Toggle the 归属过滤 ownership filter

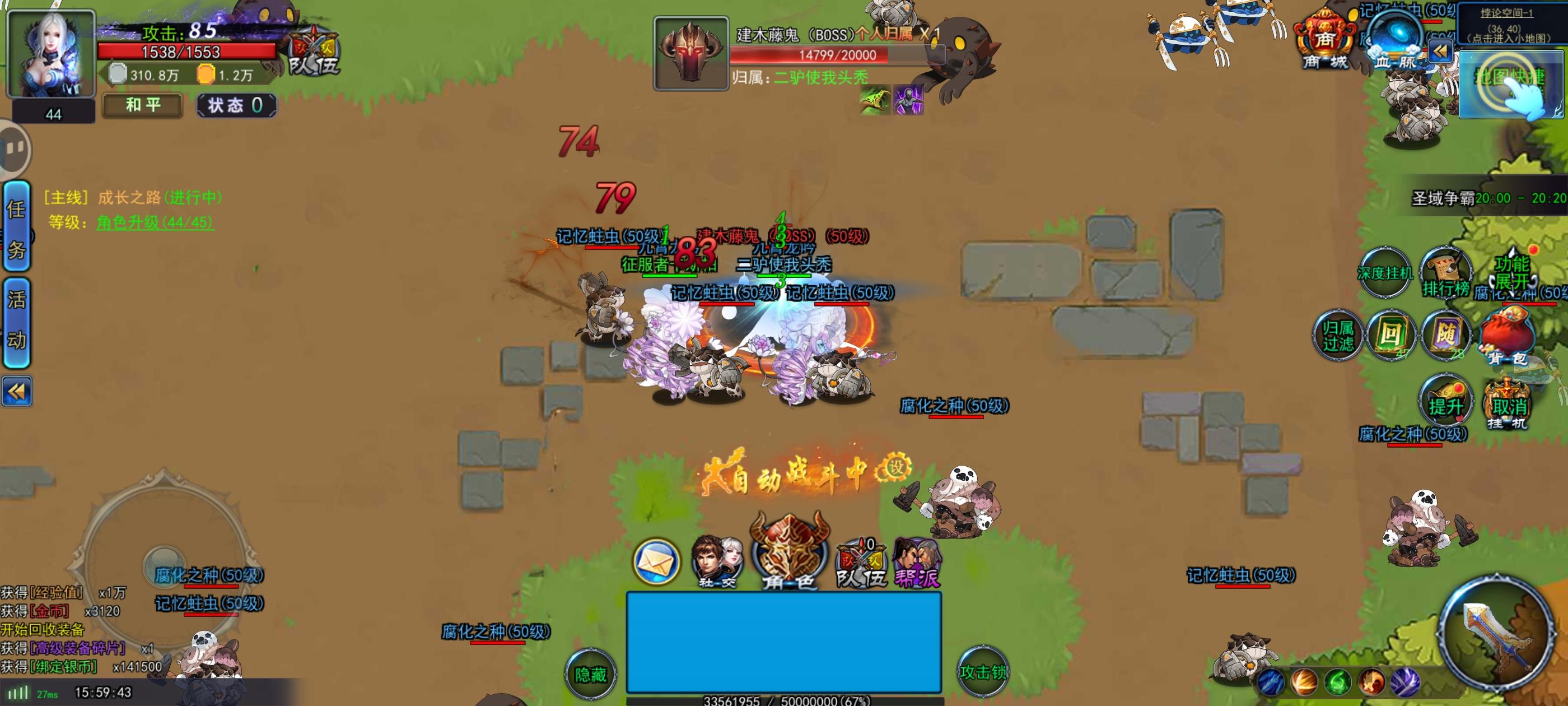click(x=1338, y=336)
